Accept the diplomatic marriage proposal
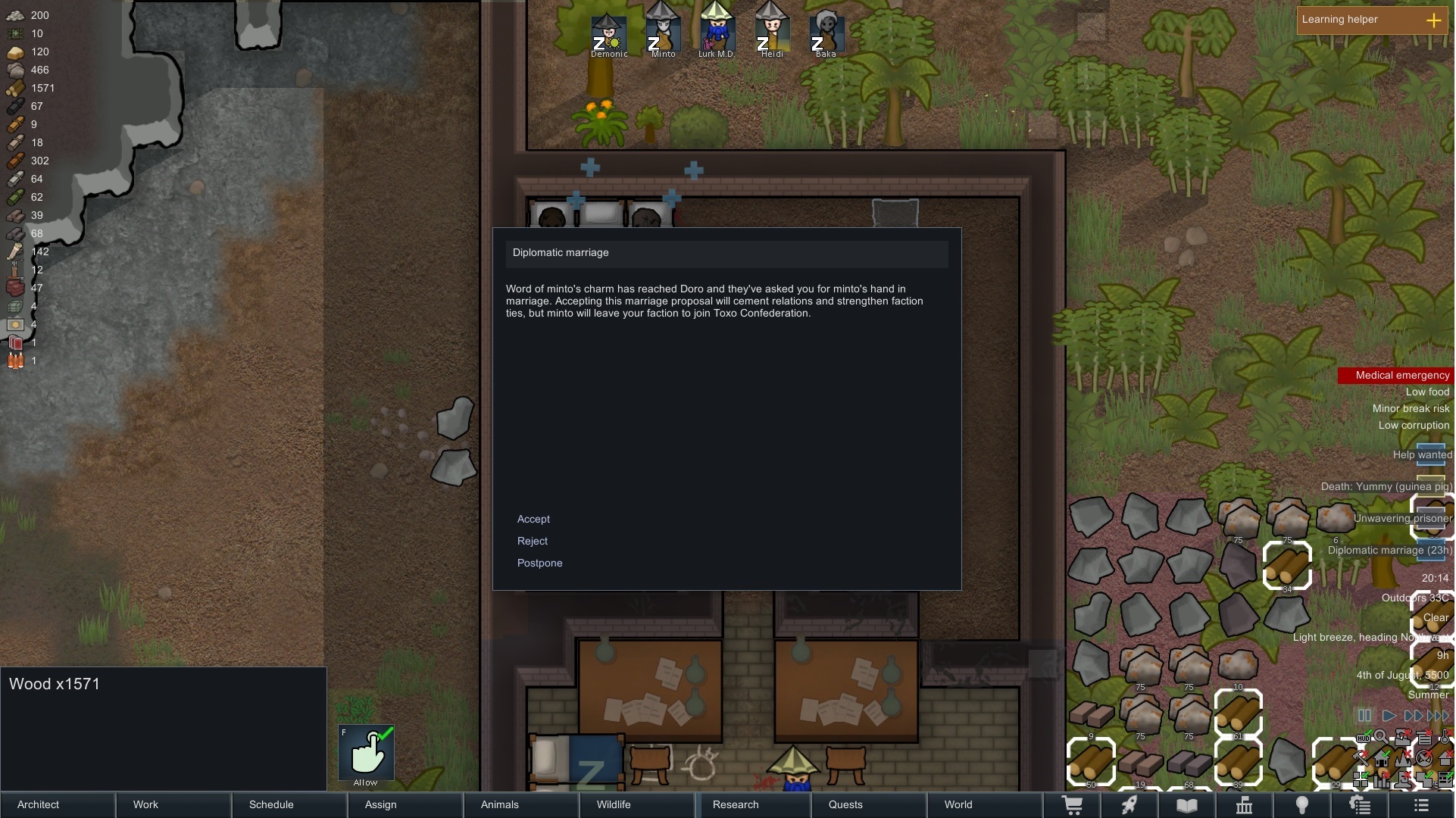The width and height of the screenshot is (1456, 818). tap(533, 520)
